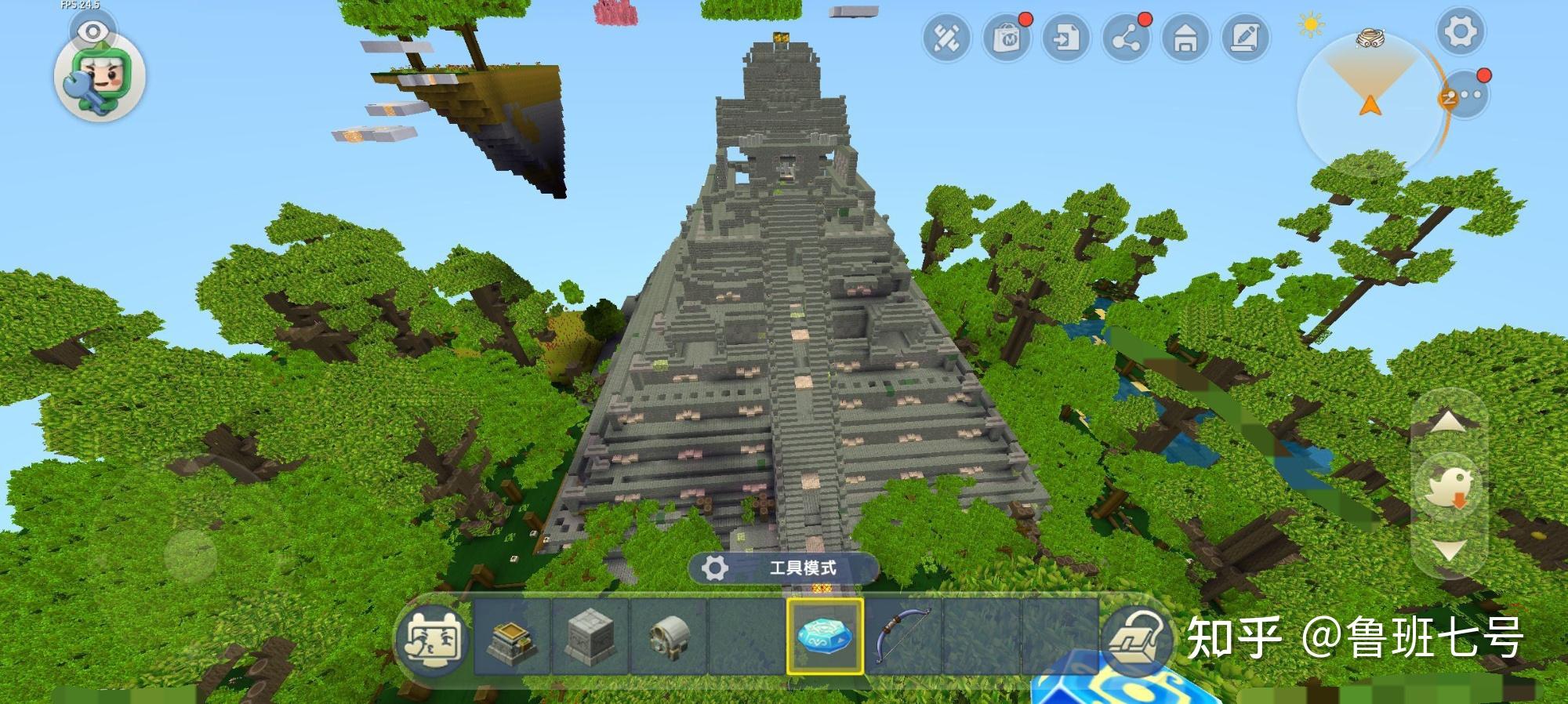Open the 工具模式 tool mode settings

(x=784, y=568)
